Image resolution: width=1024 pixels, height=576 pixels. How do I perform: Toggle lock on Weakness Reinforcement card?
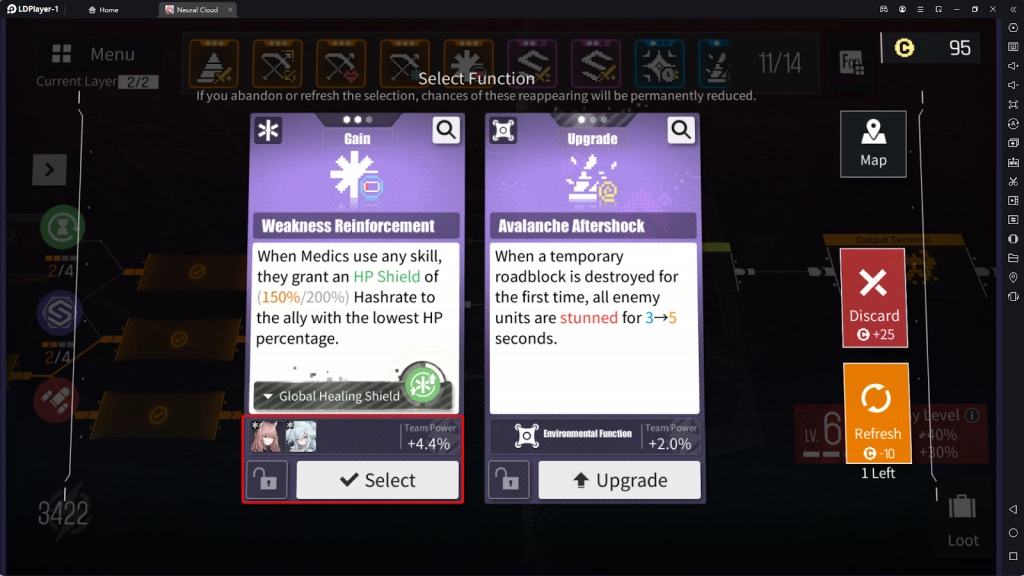click(x=267, y=480)
